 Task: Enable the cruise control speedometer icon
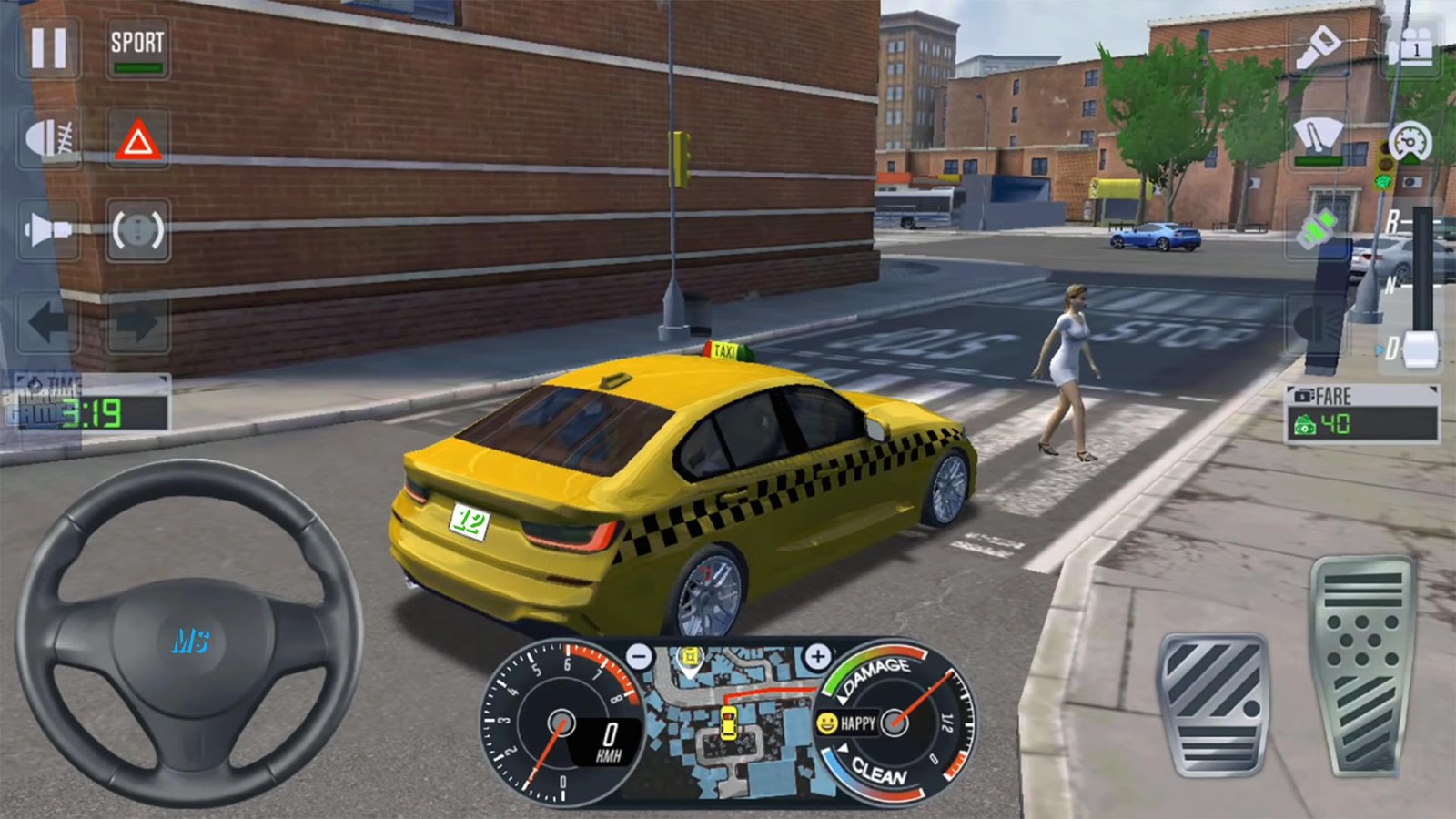click(1410, 141)
